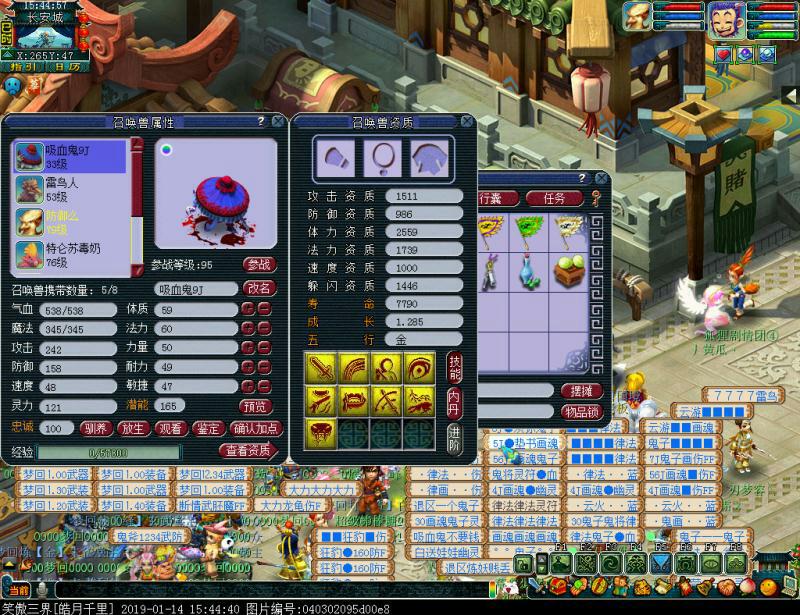Open the 预览 preview button
This screenshot has height=615, width=800.
(x=255, y=407)
